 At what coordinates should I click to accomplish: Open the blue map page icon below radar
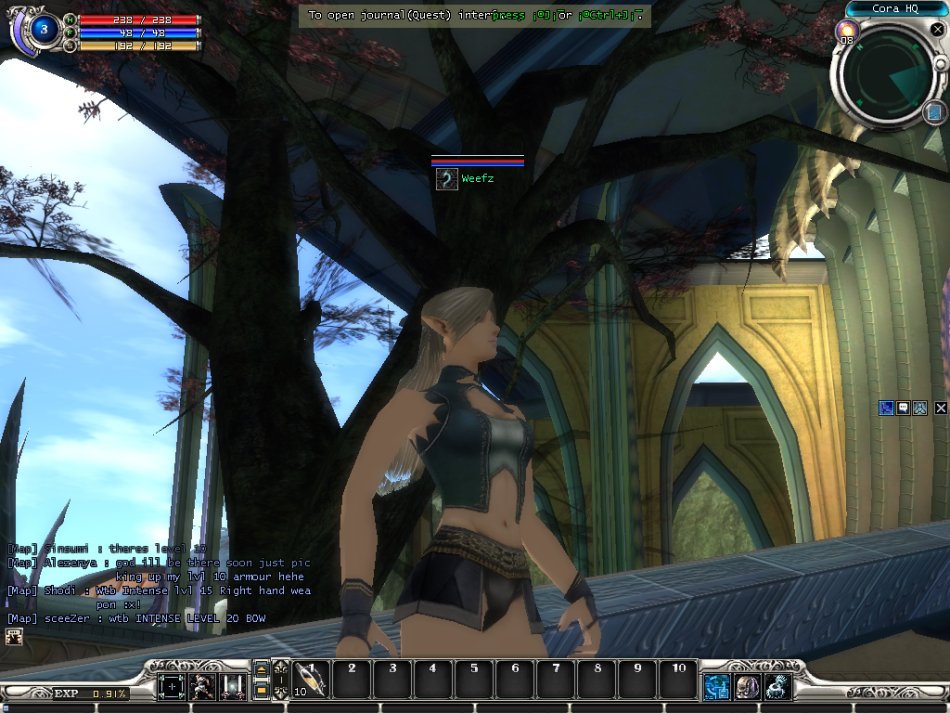coord(935,111)
